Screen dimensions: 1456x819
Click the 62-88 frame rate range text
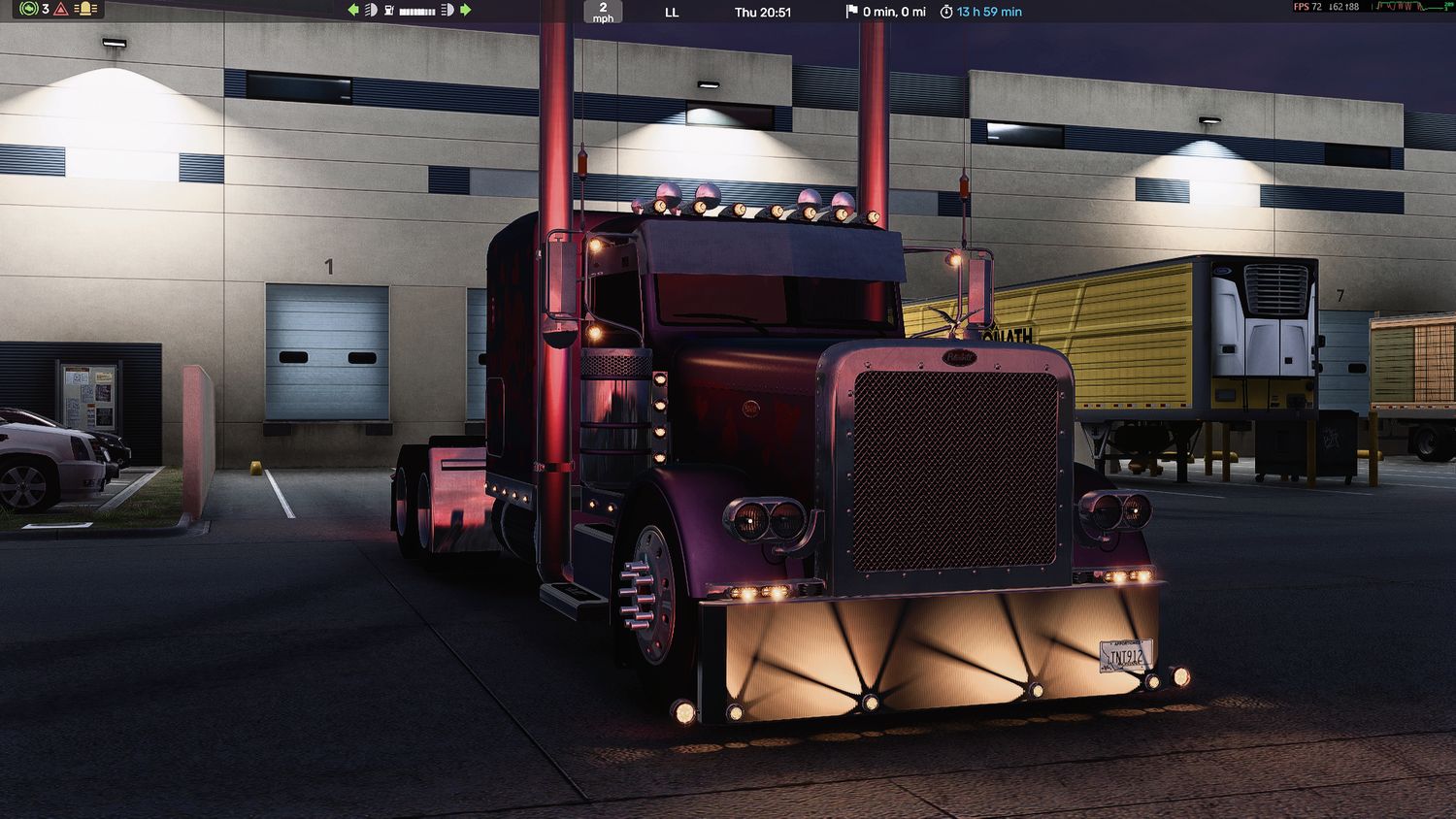[x=1342, y=7]
